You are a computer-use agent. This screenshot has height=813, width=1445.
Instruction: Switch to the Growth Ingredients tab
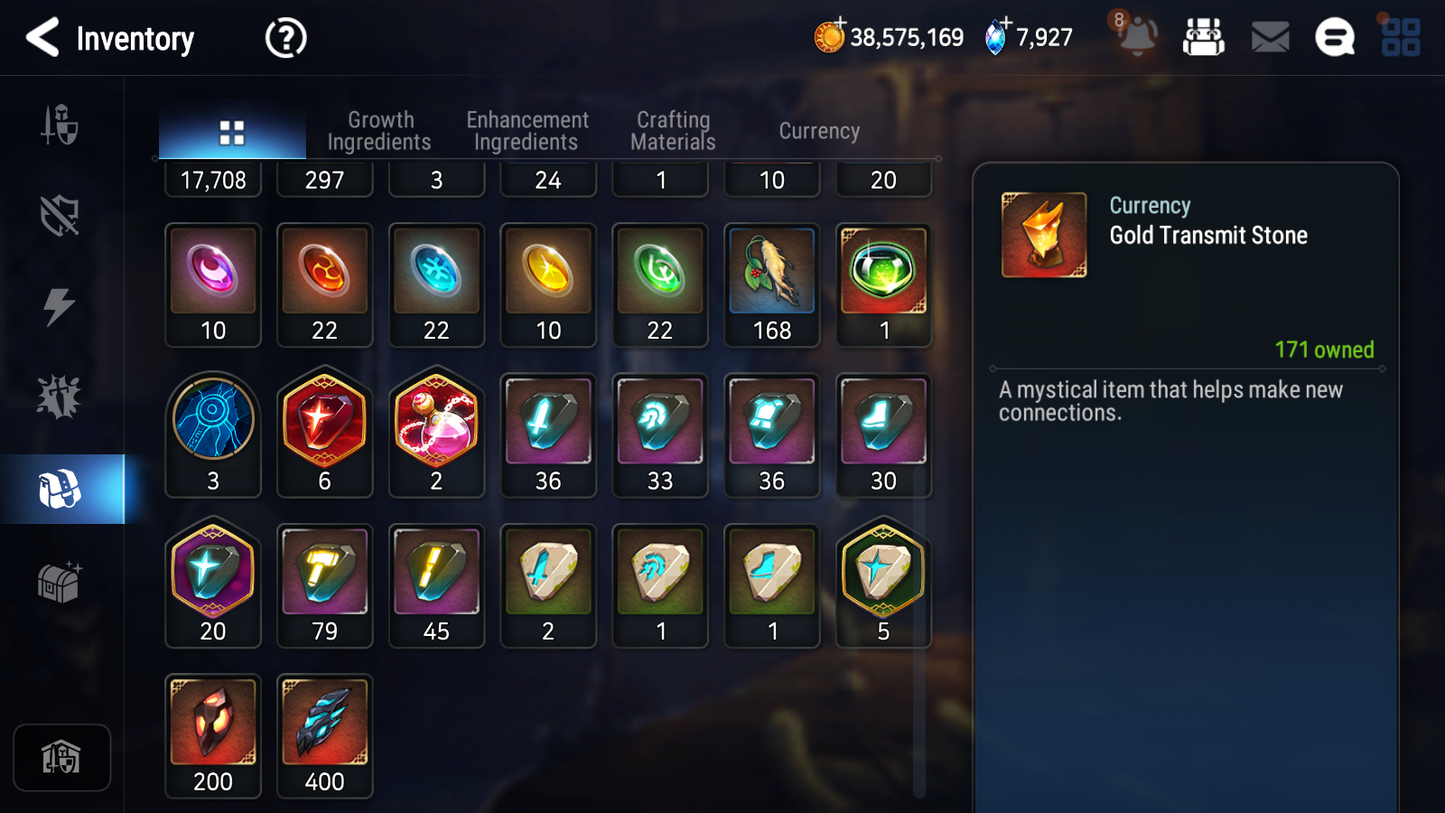[x=379, y=131]
